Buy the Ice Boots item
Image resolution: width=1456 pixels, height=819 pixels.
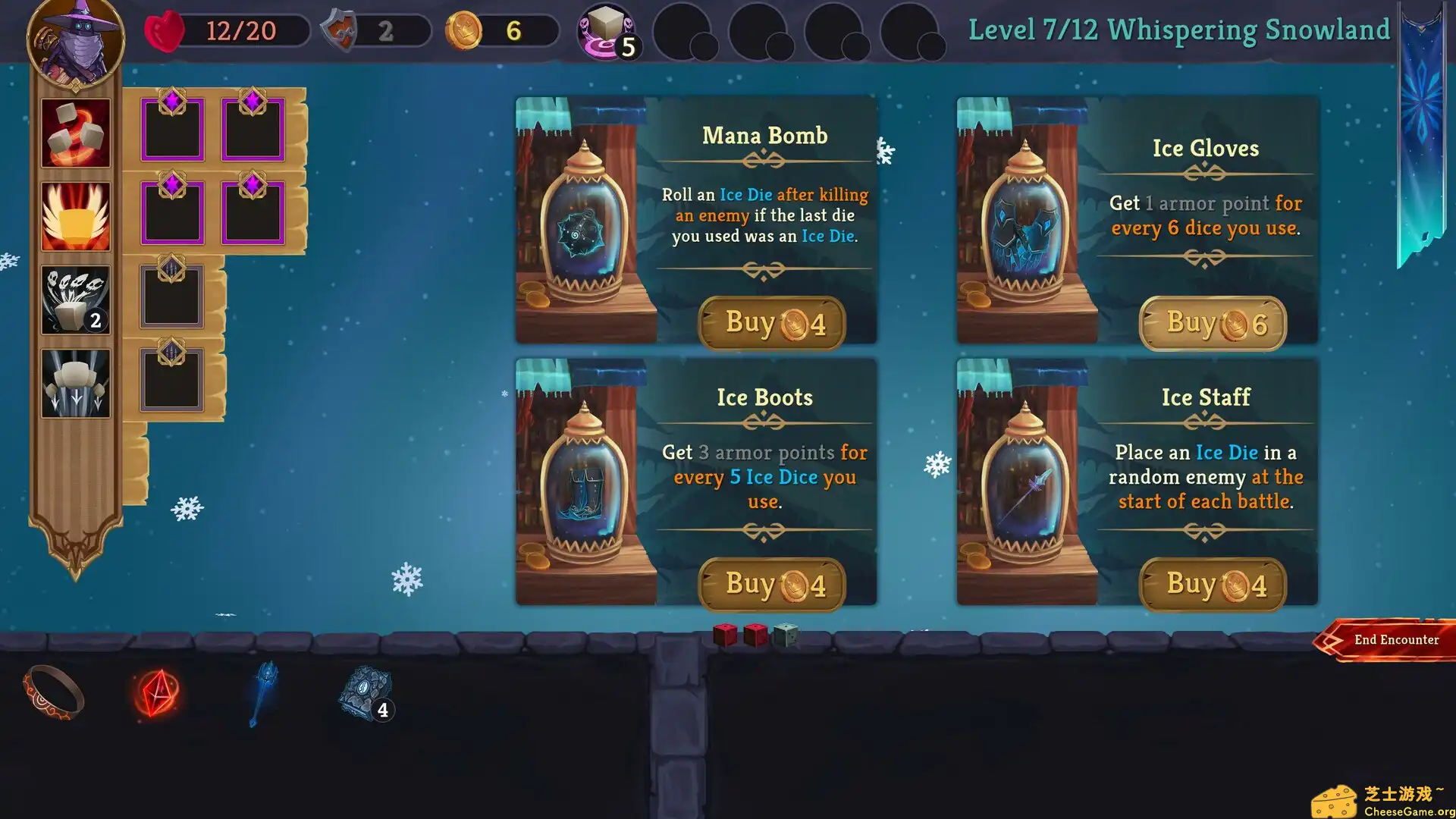pos(771,585)
